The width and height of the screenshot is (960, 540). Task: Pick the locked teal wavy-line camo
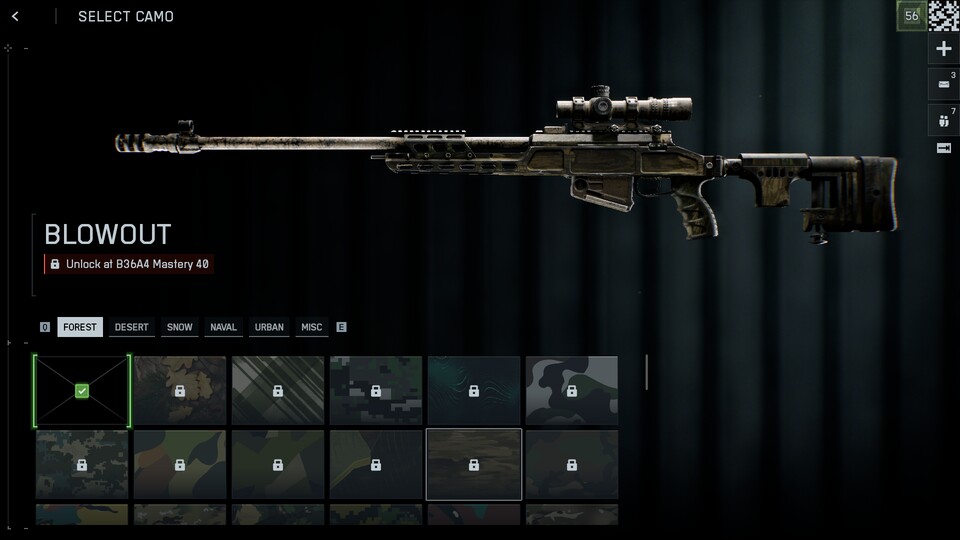coord(474,391)
